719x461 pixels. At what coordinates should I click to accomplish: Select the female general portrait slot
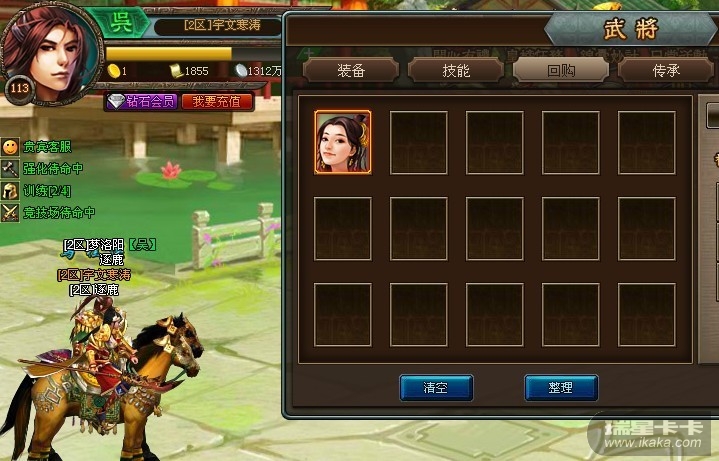[x=342, y=142]
